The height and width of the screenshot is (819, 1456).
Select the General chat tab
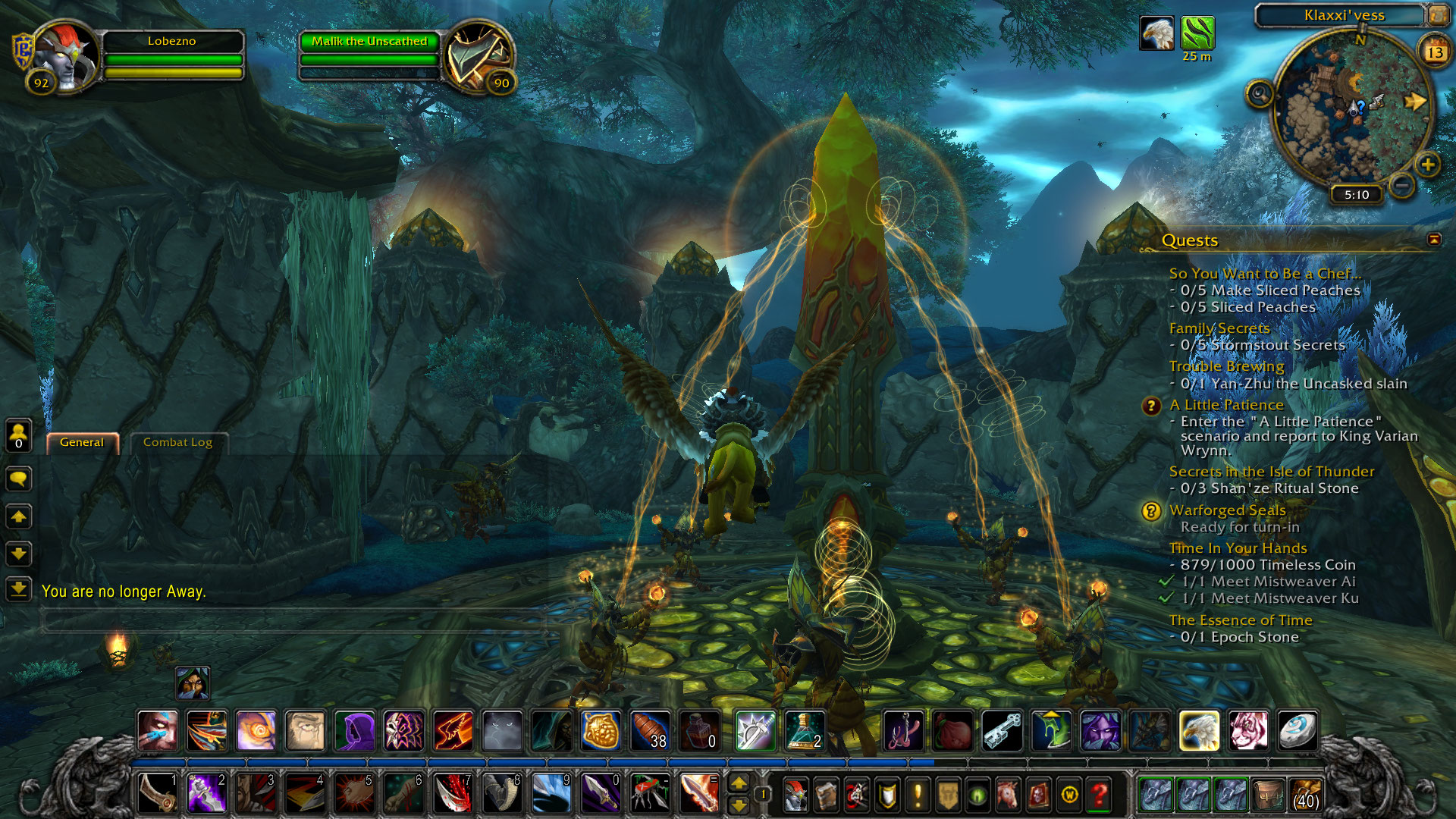(82, 442)
